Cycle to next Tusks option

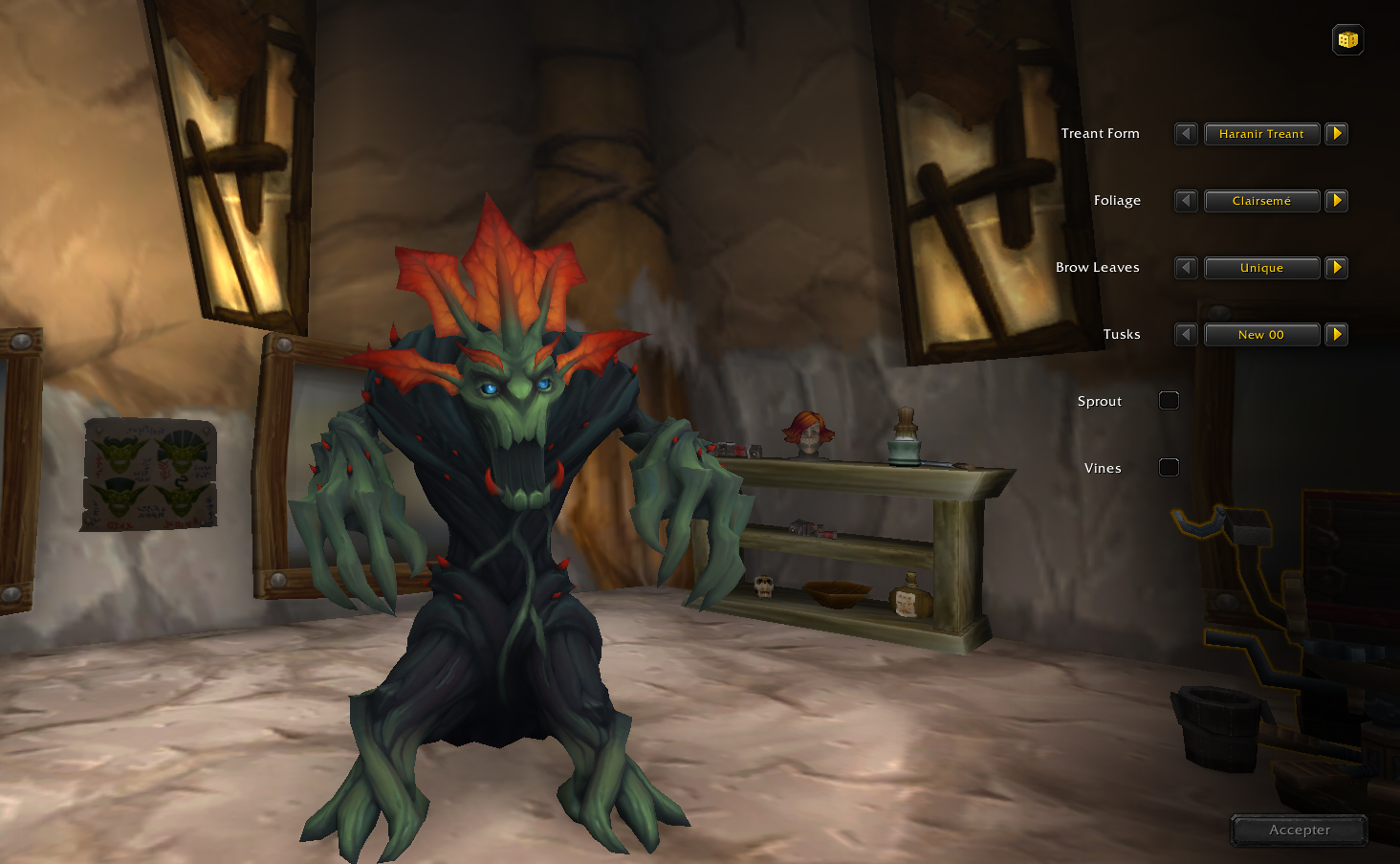click(1337, 335)
